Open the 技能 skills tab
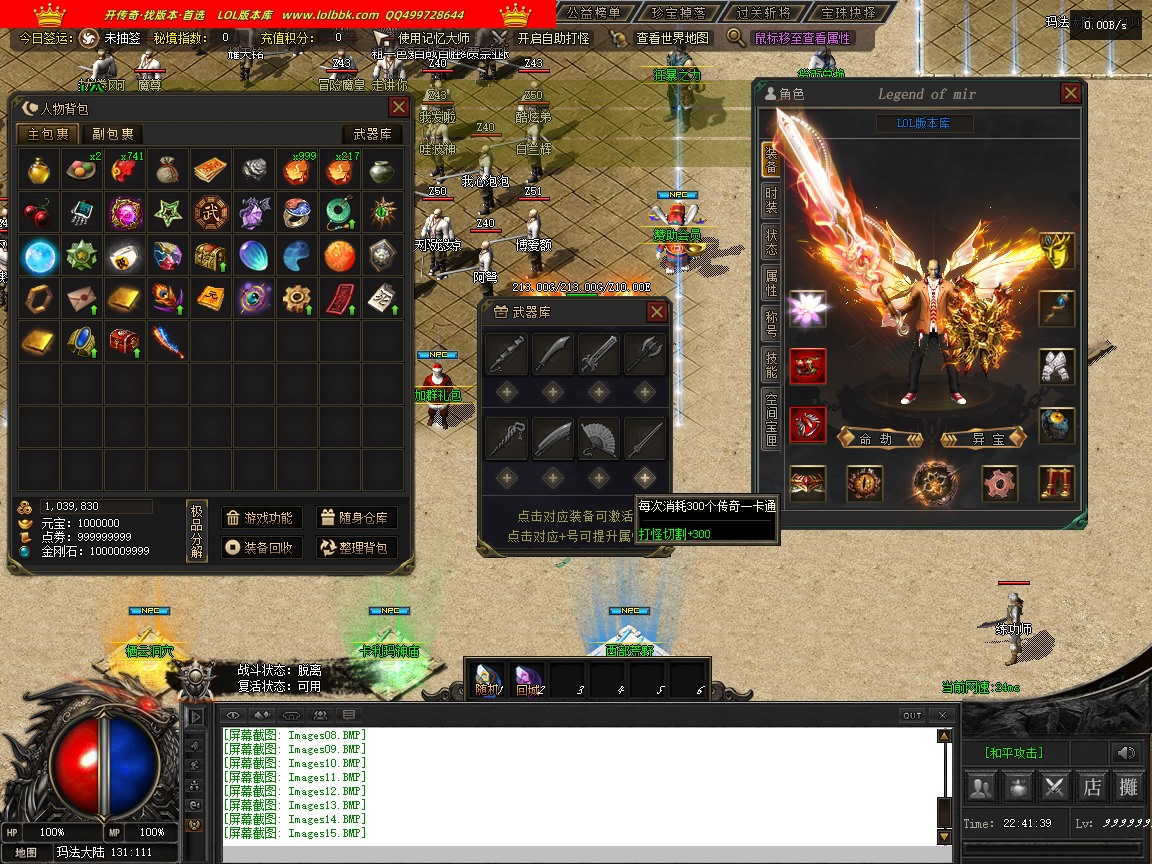The height and width of the screenshot is (864, 1152). tap(771, 364)
